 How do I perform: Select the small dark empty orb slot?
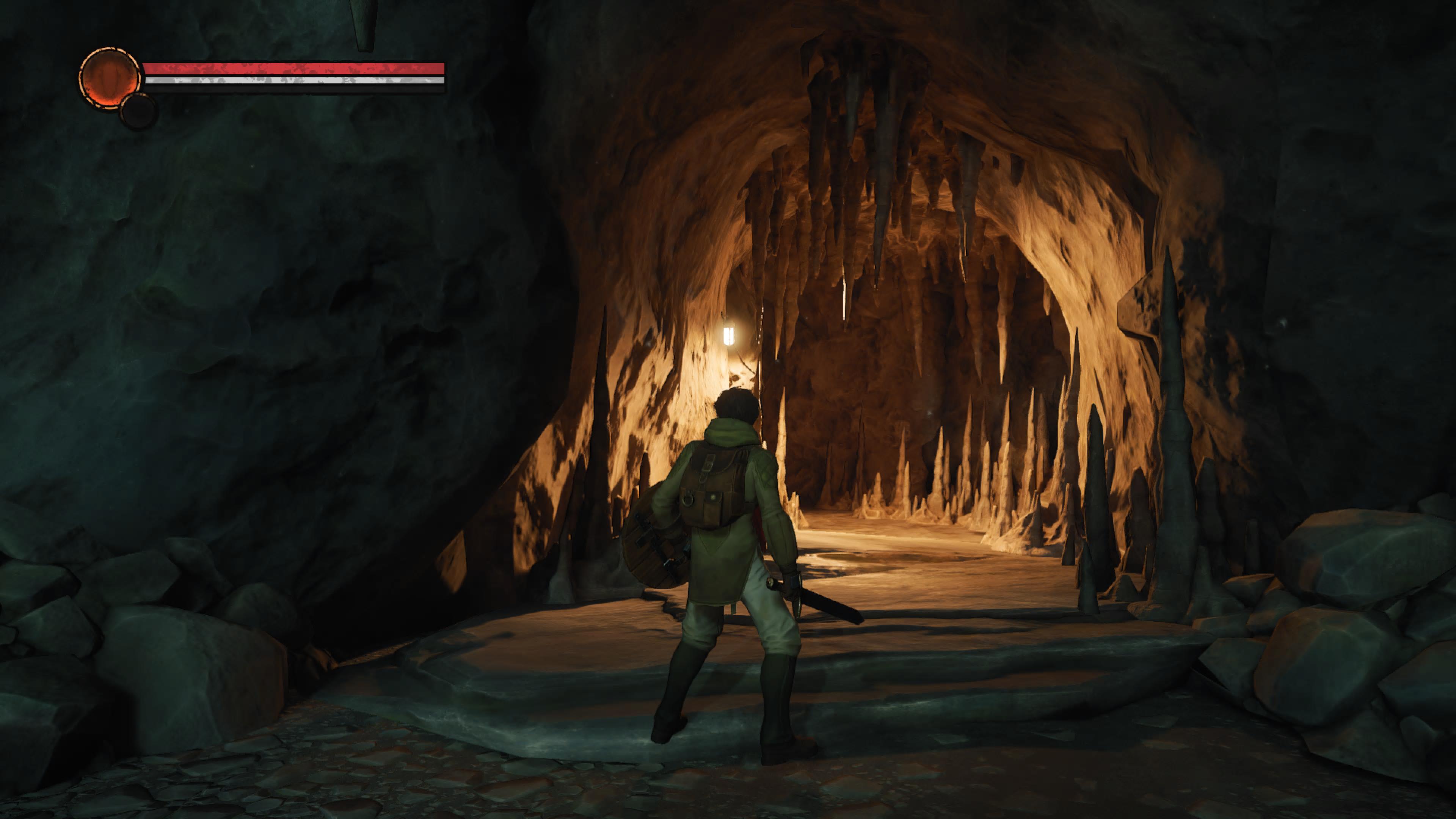click(138, 111)
